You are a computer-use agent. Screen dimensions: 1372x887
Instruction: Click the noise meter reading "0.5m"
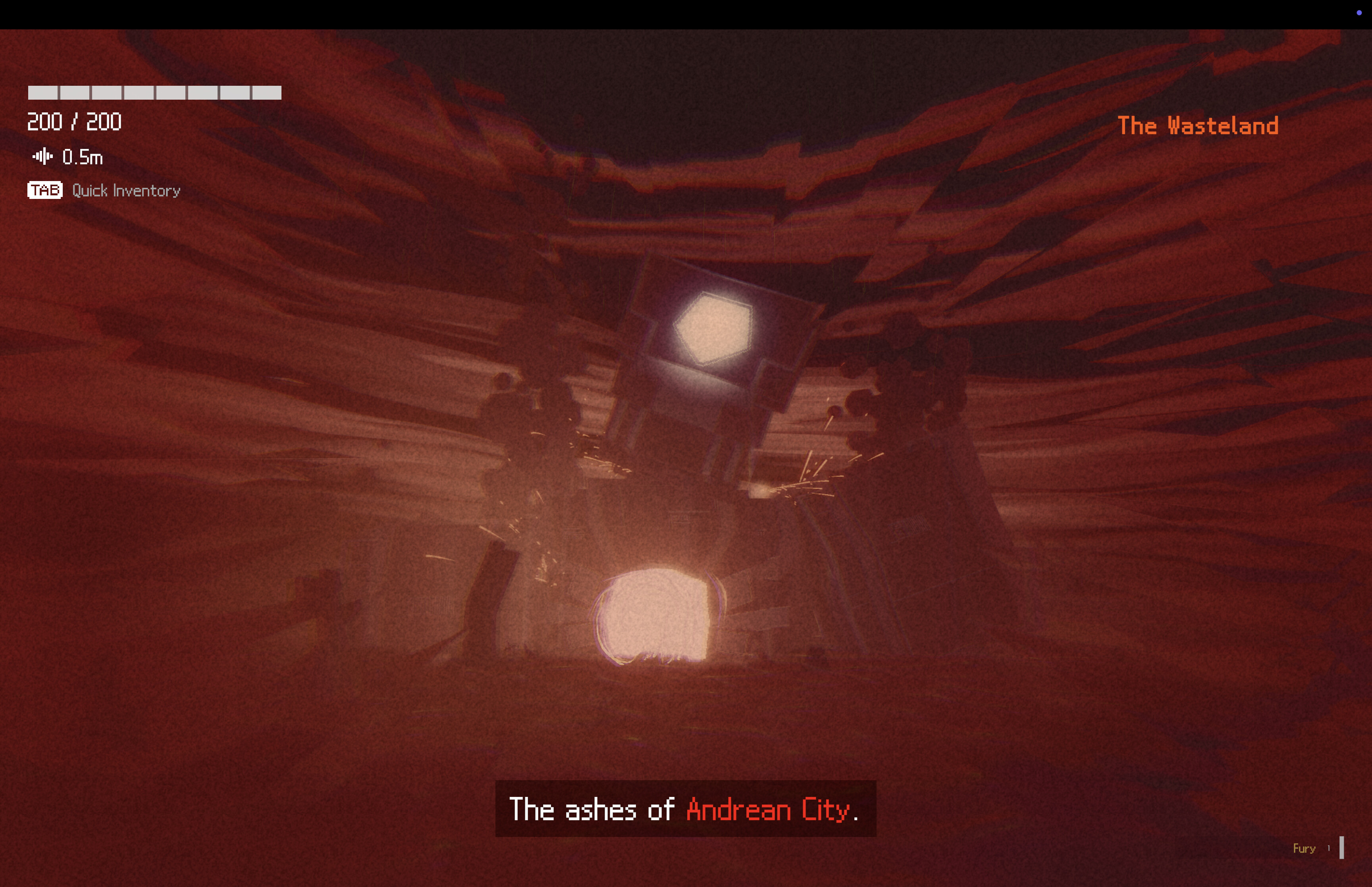83,156
